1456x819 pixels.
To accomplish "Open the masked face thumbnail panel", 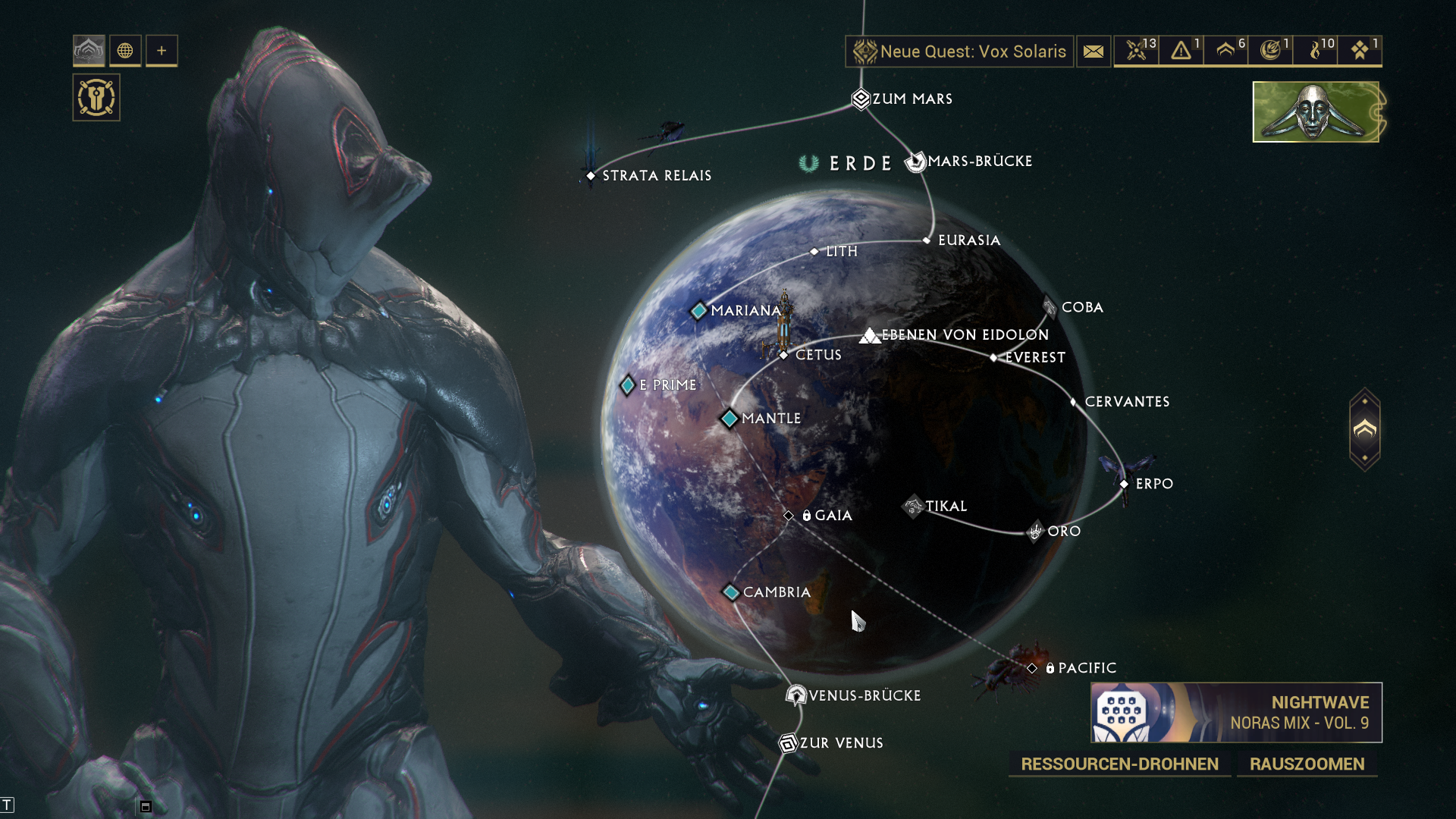I will pos(1316,112).
